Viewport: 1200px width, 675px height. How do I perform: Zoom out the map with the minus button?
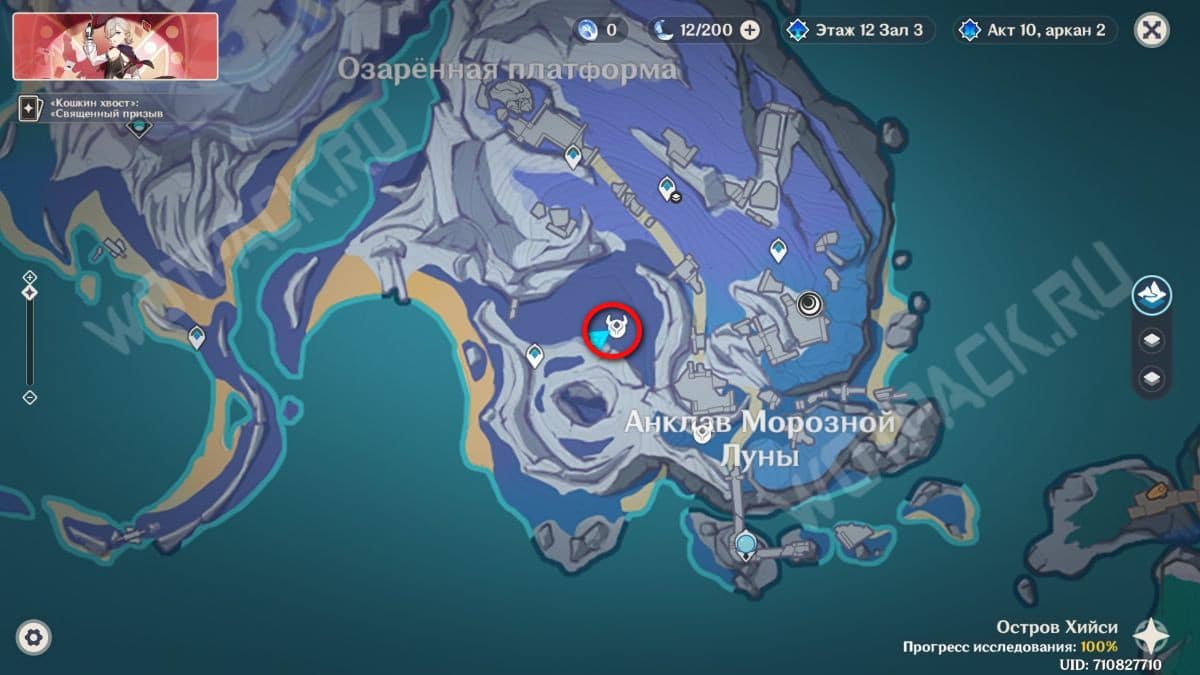click(30, 397)
